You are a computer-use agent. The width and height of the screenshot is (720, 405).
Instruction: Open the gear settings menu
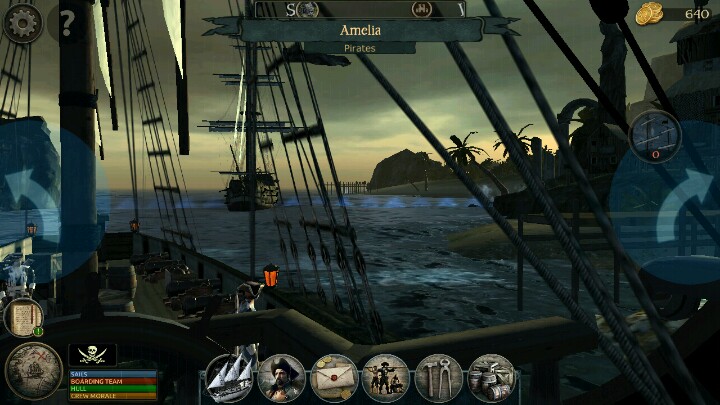coord(22,22)
